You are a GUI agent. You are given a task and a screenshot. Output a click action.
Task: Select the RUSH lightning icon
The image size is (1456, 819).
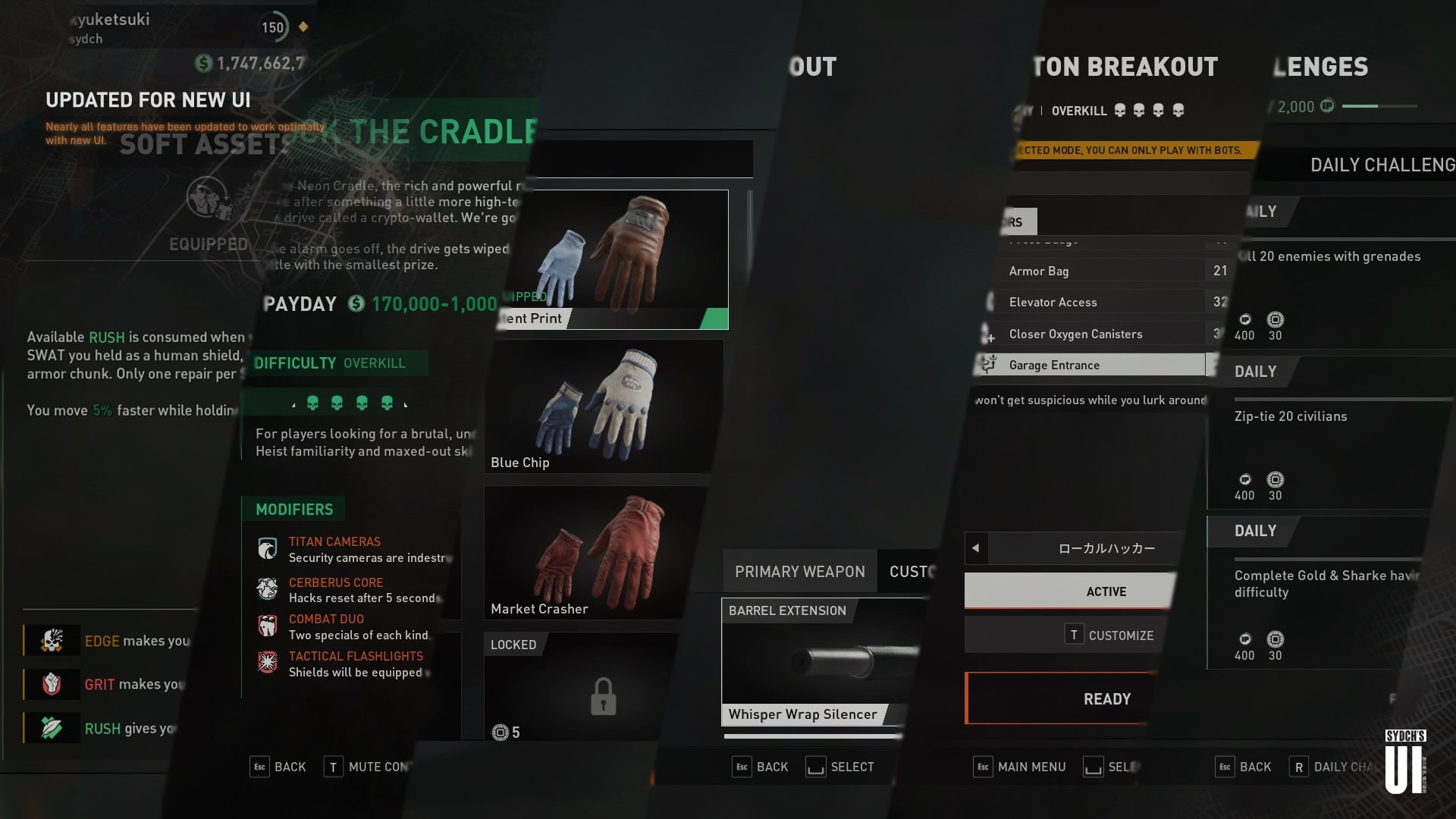pyautogui.click(x=50, y=728)
